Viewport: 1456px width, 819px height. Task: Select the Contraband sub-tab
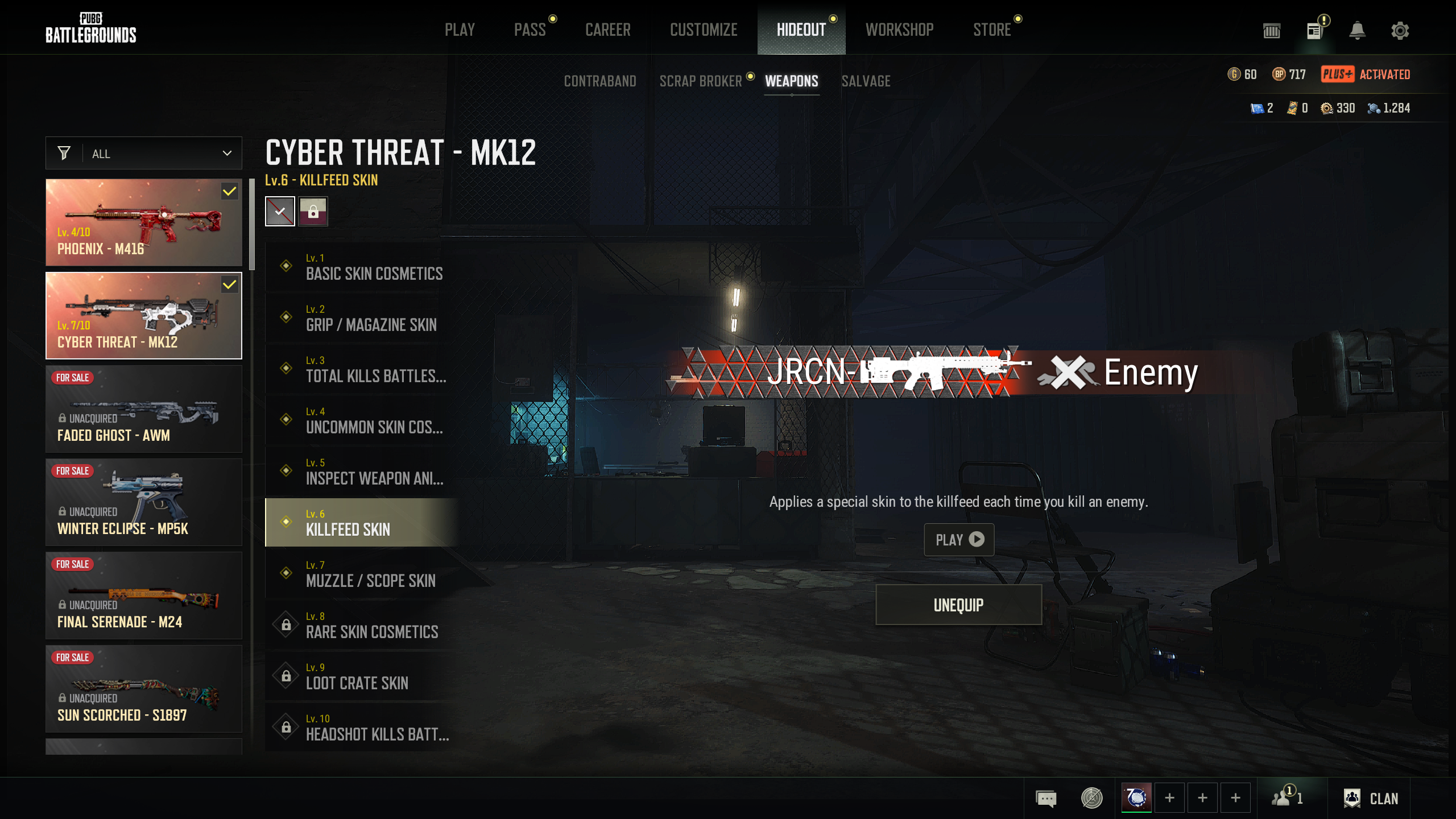coord(600,81)
